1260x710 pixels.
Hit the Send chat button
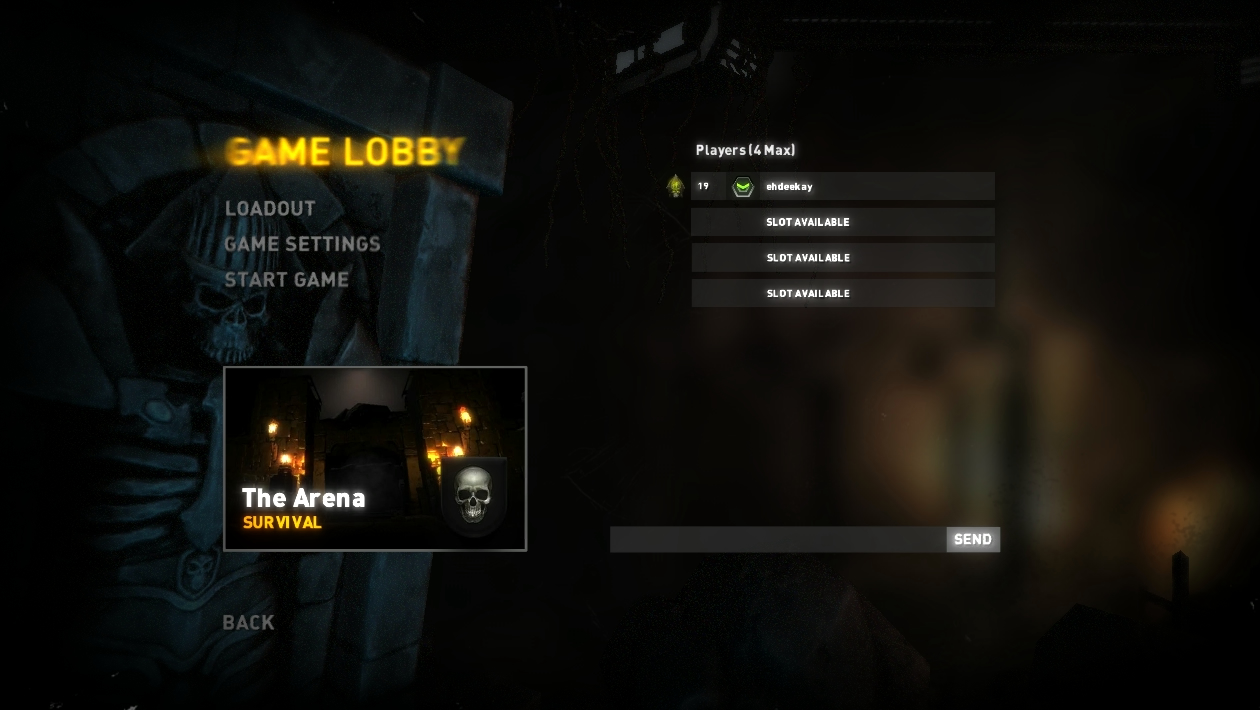point(972,540)
